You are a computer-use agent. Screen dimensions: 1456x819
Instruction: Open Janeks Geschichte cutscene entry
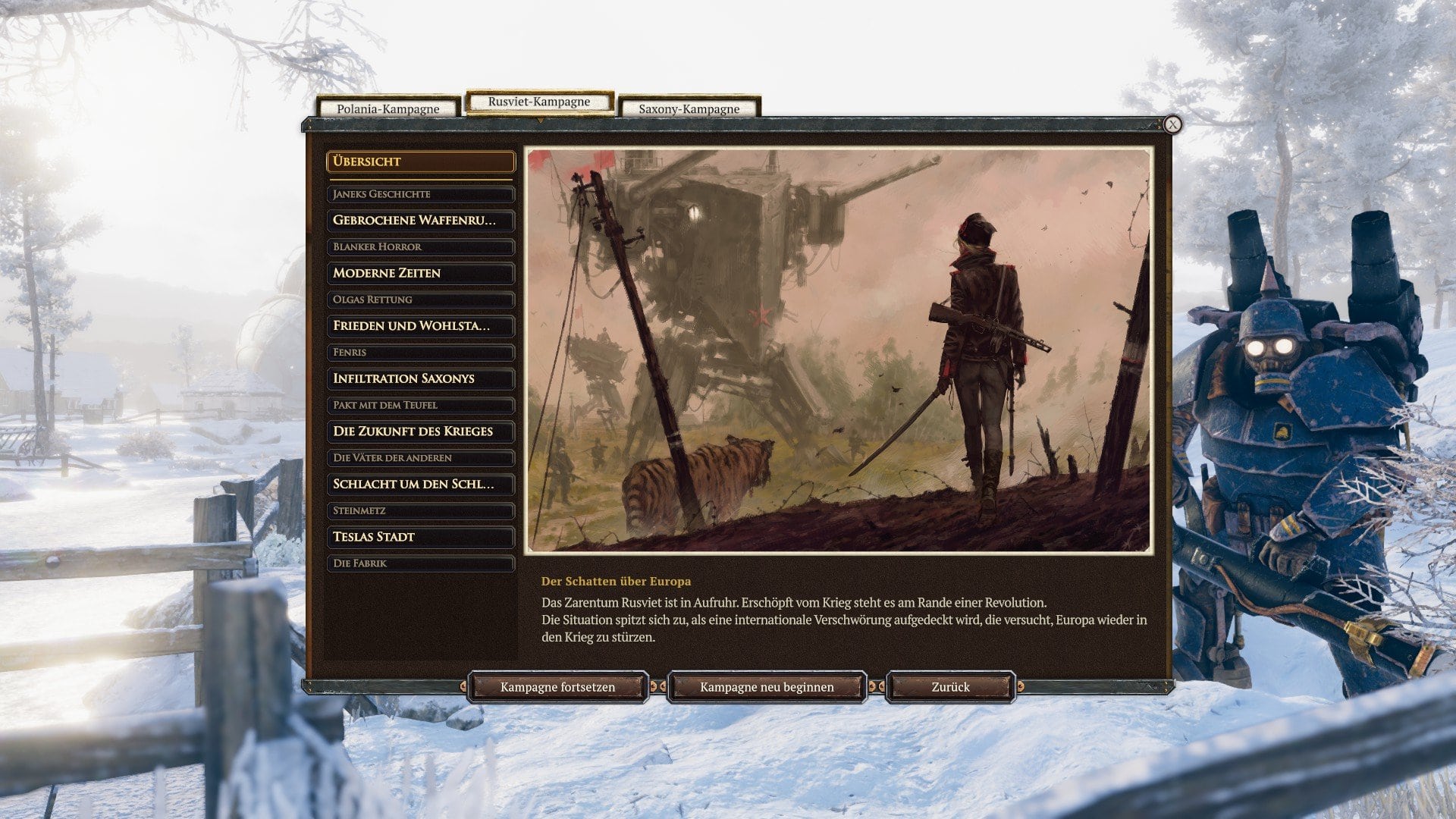coord(420,194)
